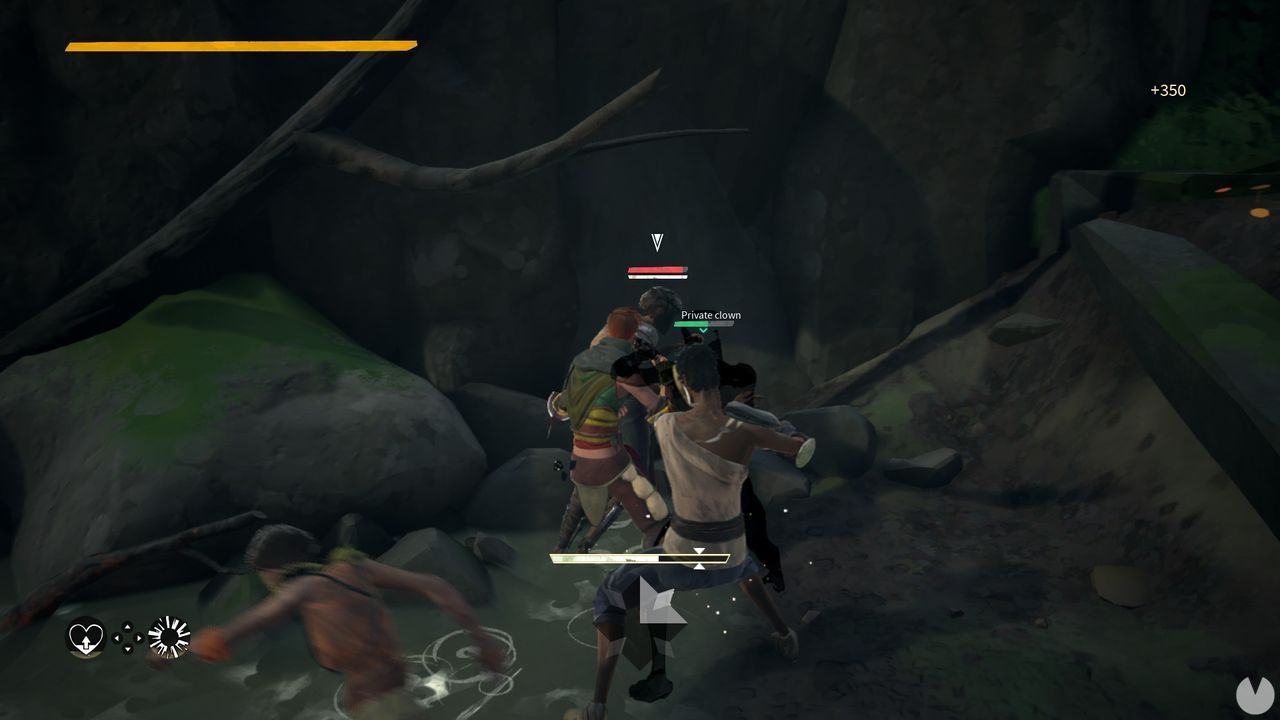Image resolution: width=1280 pixels, height=720 pixels.
Task: Select the Private clown name label
Action: [709, 314]
